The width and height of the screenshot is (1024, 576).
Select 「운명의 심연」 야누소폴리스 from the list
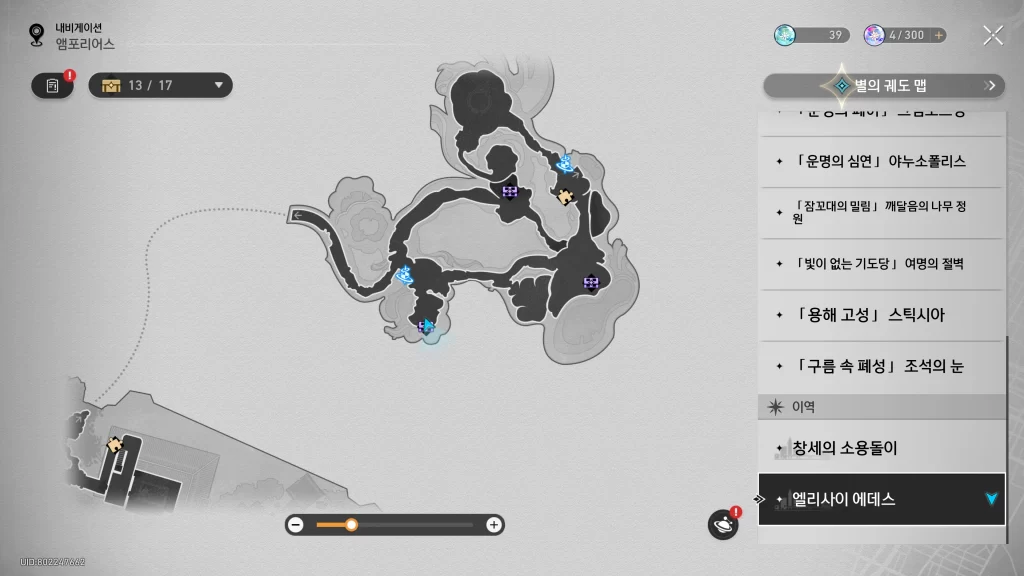tap(880, 162)
